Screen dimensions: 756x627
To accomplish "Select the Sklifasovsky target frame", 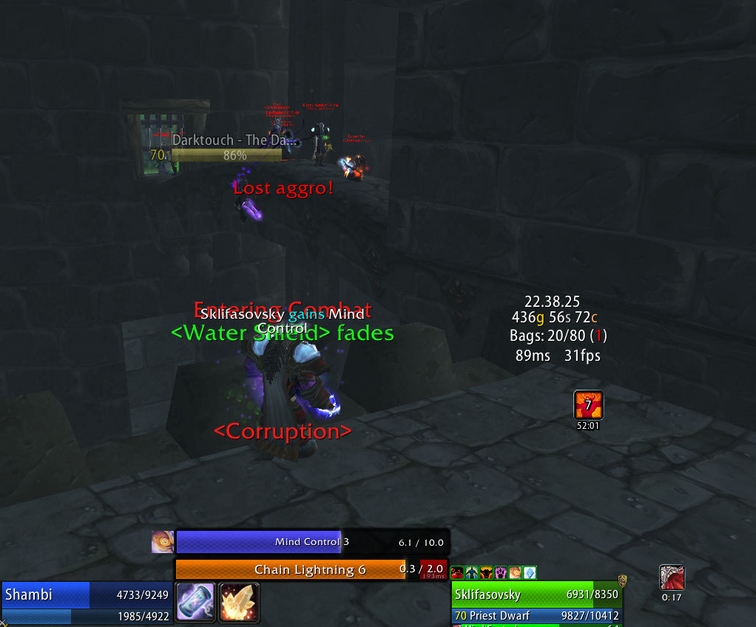I will (x=534, y=594).
